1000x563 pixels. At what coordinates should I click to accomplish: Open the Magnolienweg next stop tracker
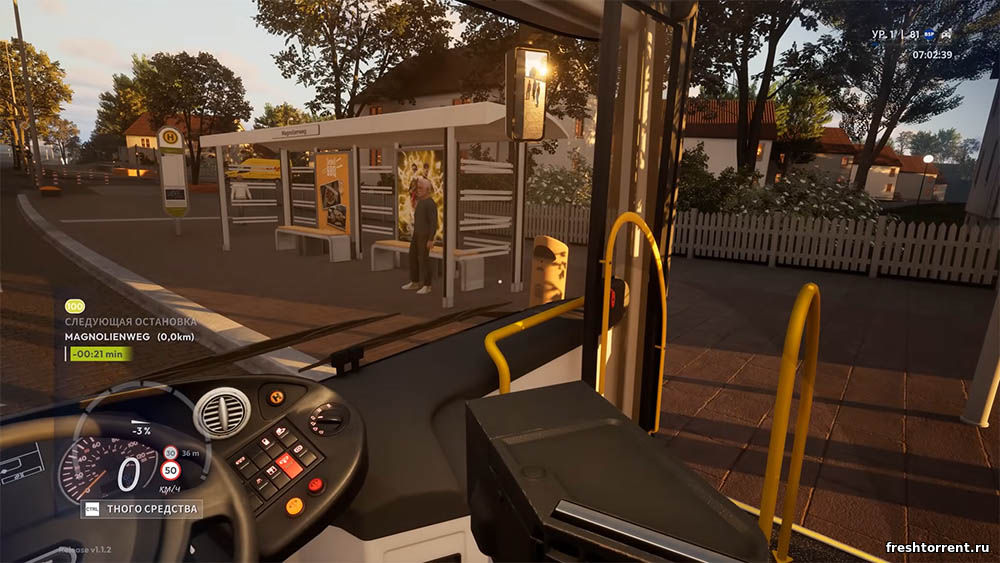click(130, 337)
